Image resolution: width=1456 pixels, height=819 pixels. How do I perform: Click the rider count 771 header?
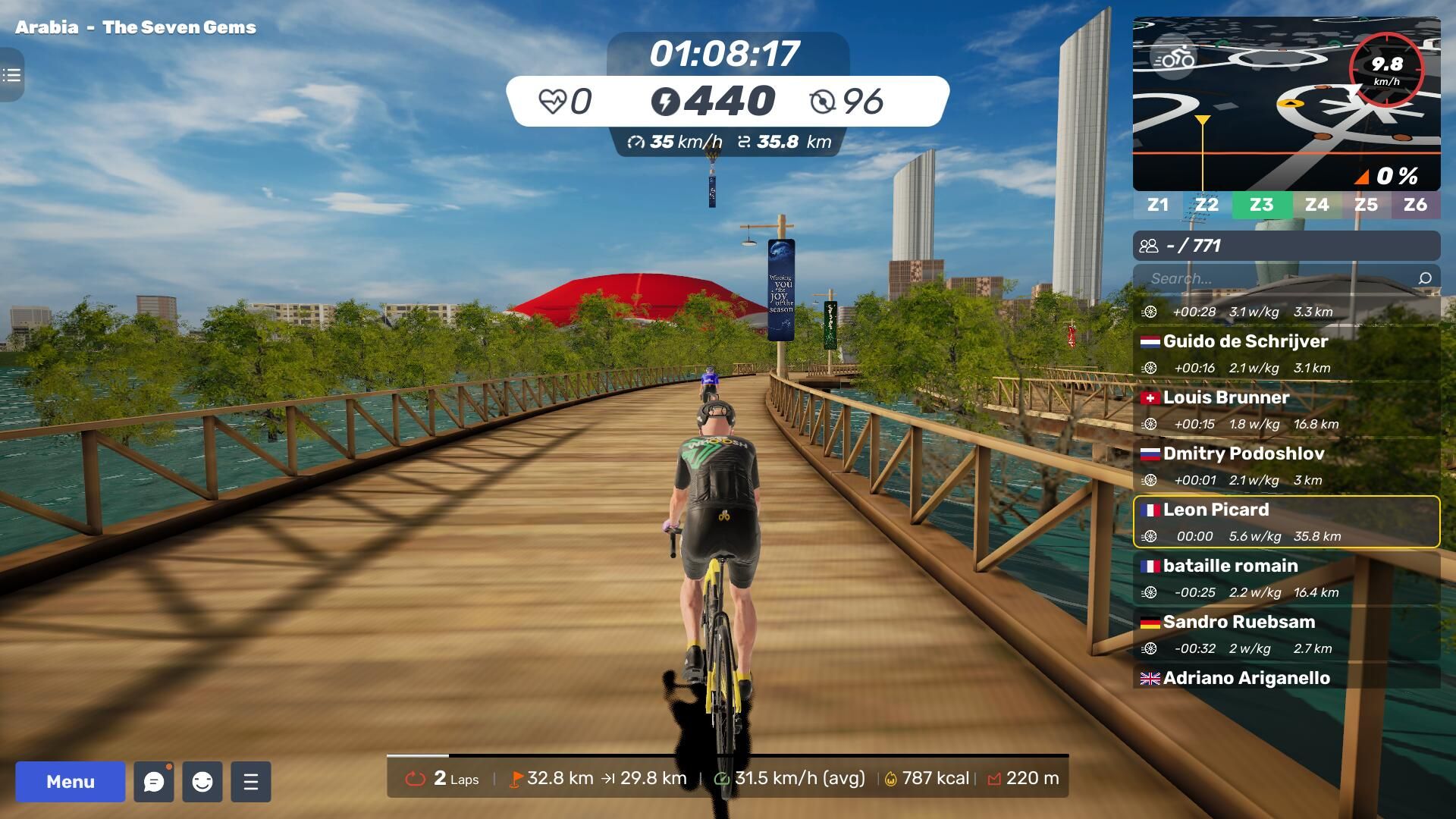tap(1286, 246)
